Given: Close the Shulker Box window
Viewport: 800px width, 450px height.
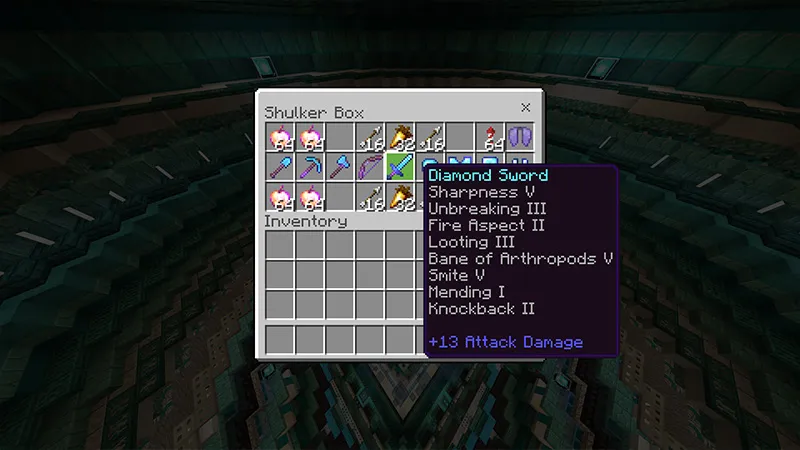Looking at the screenshot, I should [x=526, y=108].
